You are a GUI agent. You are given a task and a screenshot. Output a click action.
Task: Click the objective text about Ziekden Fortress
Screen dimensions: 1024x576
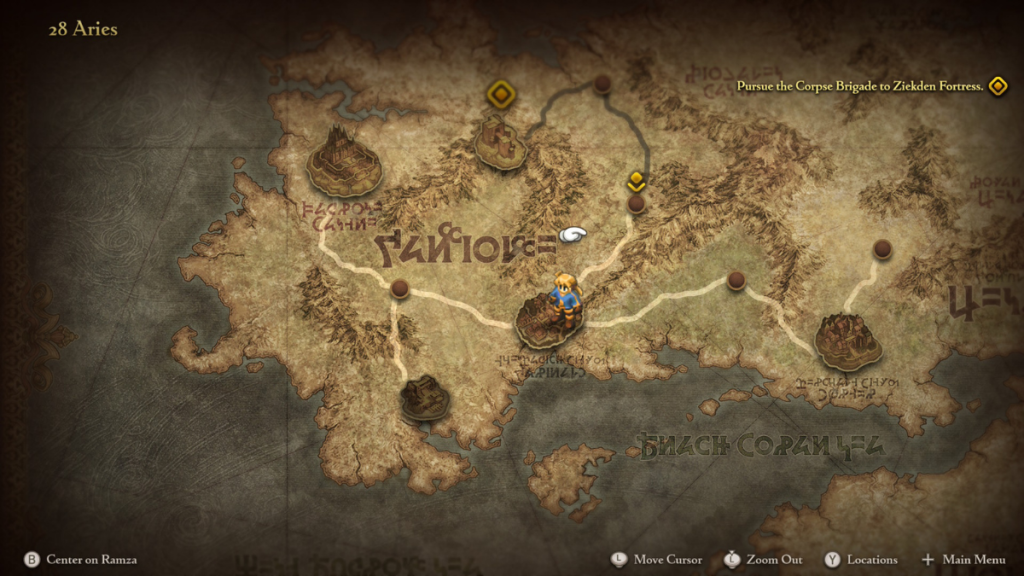click(x=859, y=86)
